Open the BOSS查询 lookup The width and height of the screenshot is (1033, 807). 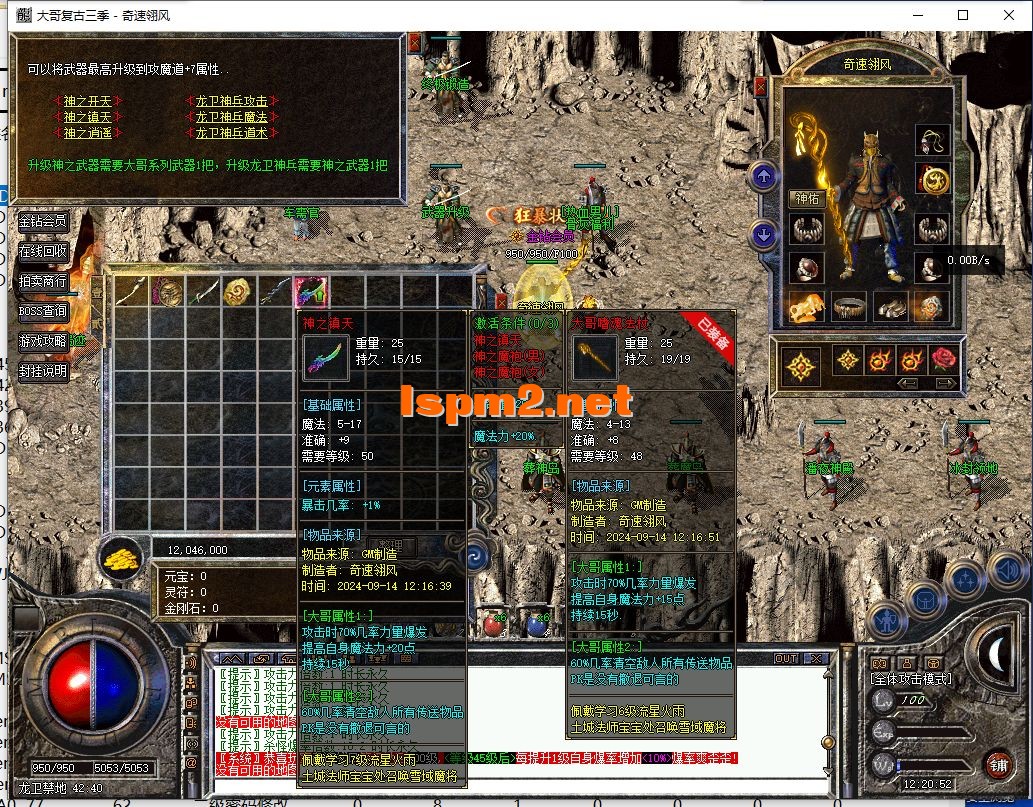tap(43, 311)
